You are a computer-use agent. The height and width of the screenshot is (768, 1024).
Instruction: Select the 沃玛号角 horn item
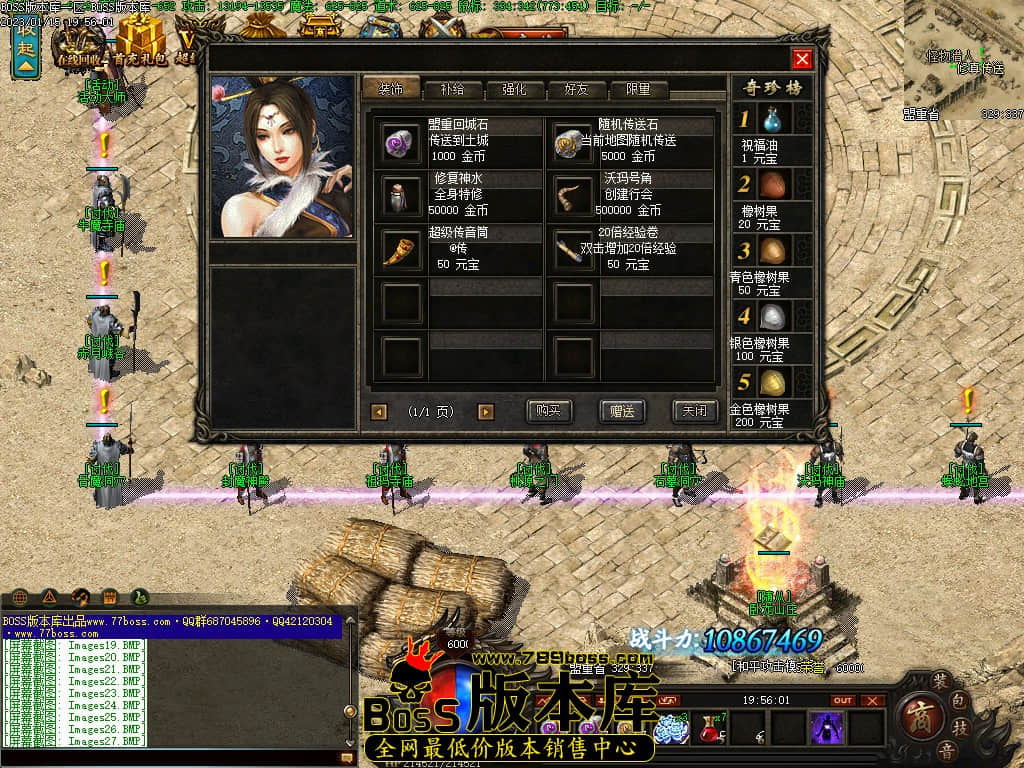coord(574,195)
